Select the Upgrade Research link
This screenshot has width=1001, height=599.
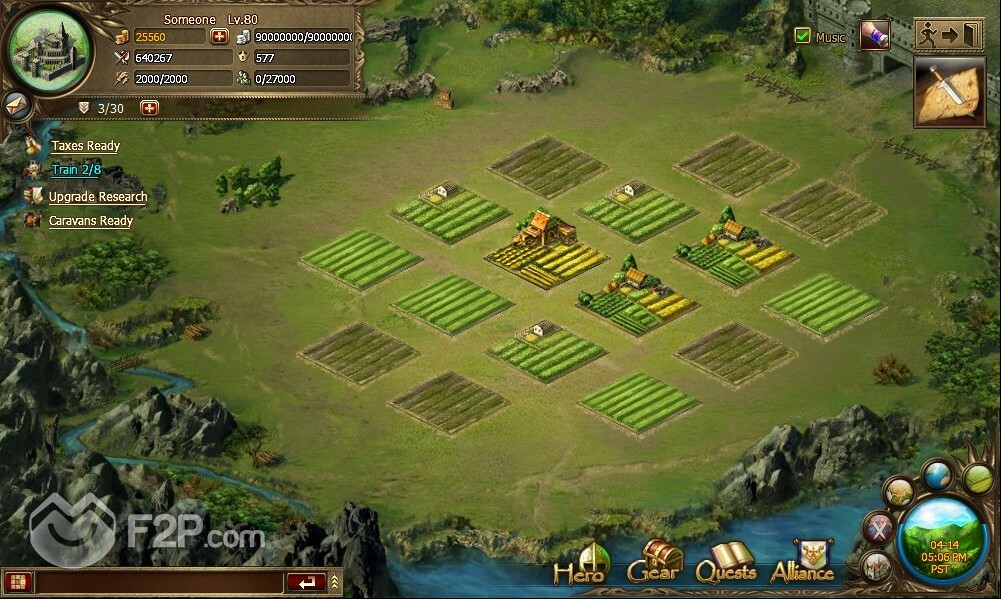(97, 197)
